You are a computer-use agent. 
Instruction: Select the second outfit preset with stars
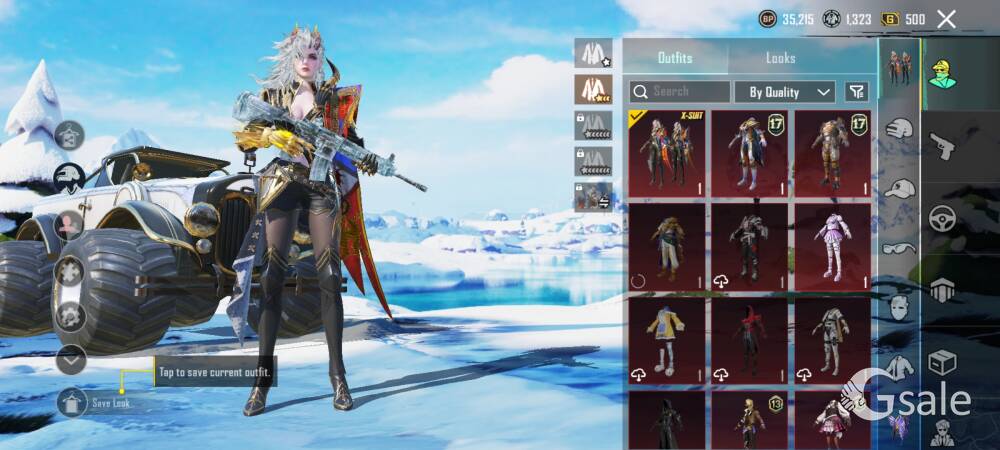(593, 89)
